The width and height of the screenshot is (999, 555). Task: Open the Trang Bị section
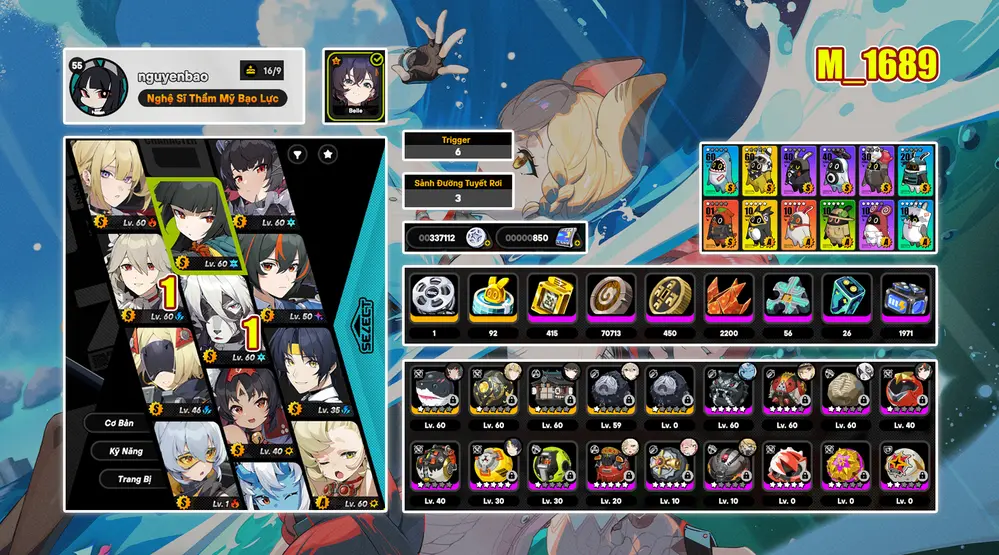pos(126,479)
